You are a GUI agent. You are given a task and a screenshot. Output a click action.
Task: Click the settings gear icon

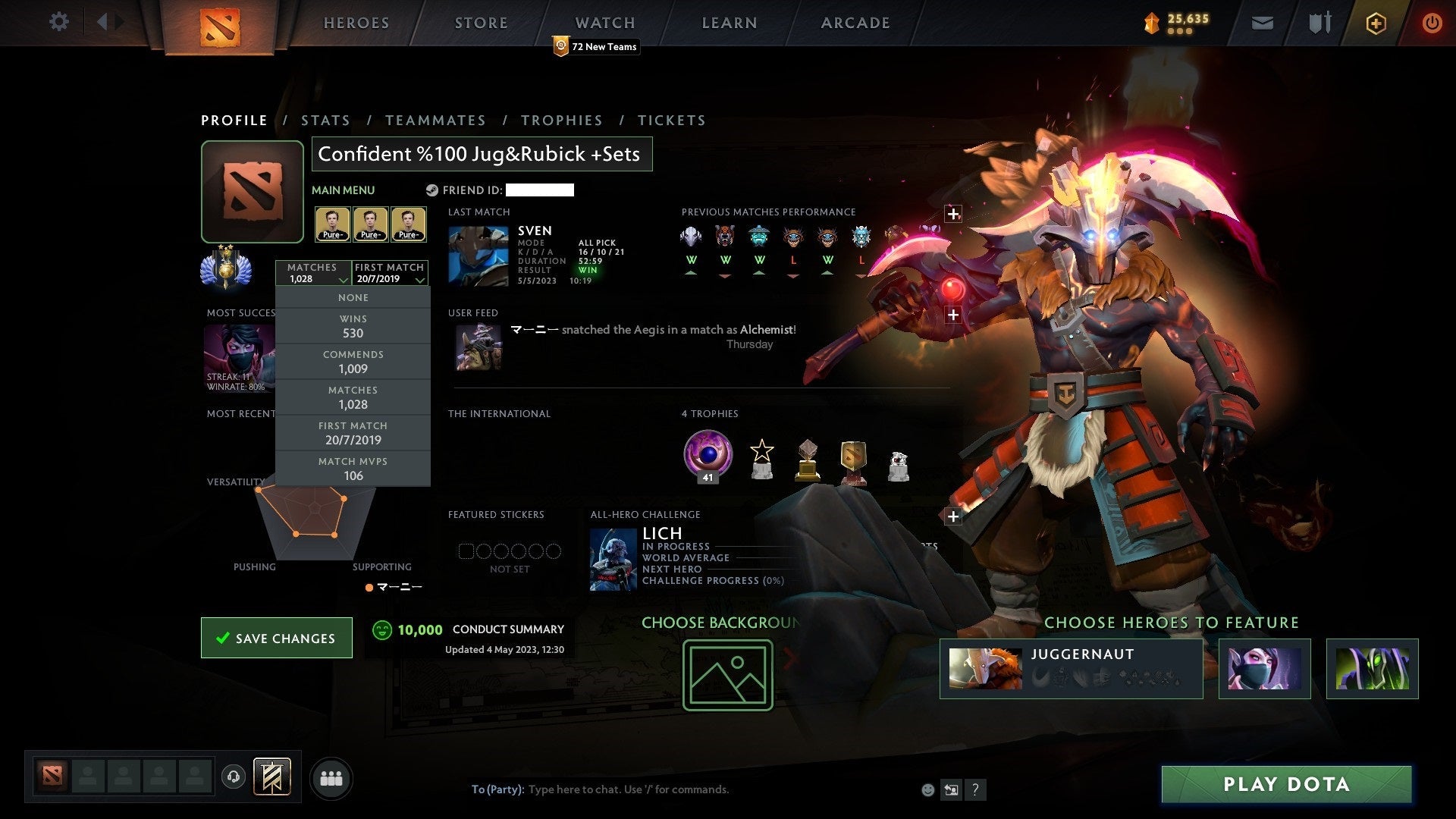59,22
